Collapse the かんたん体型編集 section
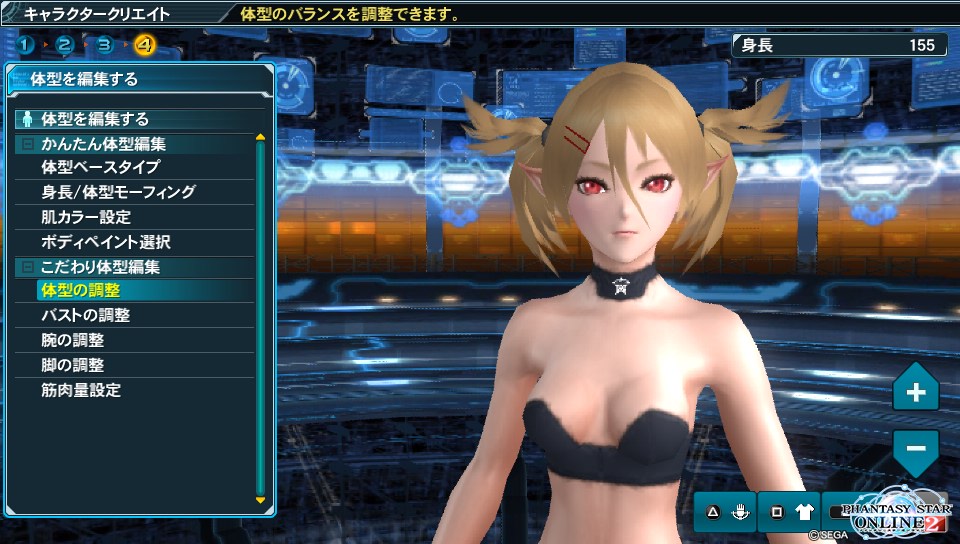The image size is (960, 544). [x=28, y=144]
